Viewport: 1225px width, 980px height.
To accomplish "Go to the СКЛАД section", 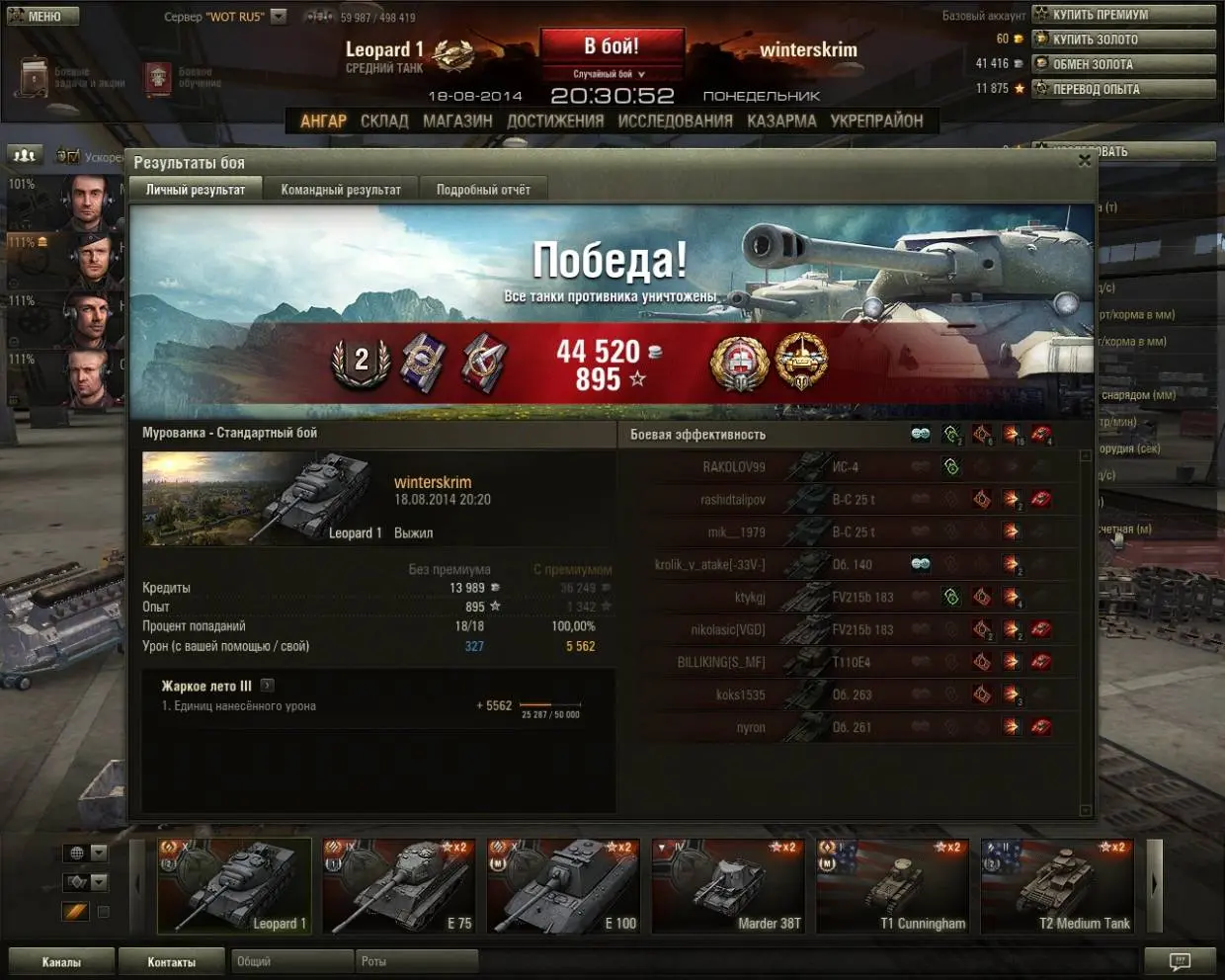I will coord(384,121).
